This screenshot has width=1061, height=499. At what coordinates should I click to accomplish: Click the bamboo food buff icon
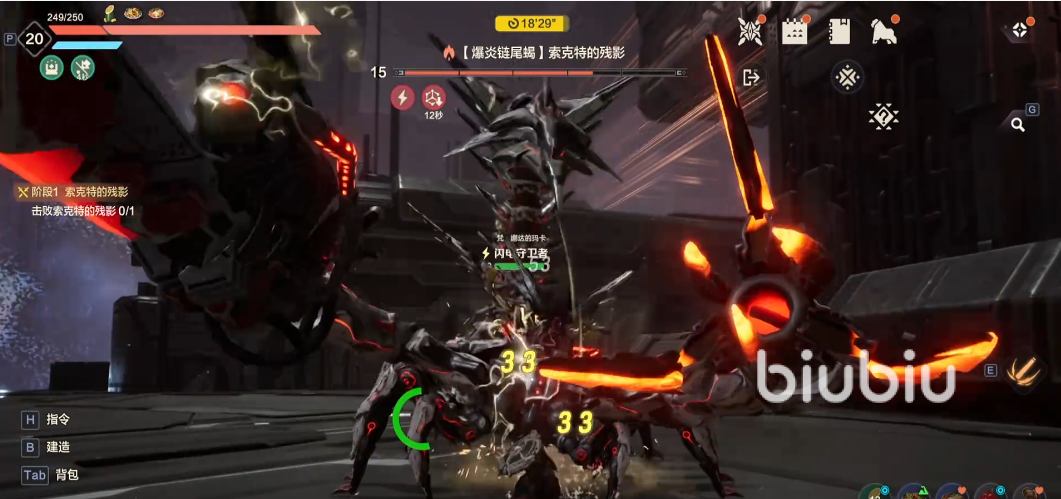pos(110,14)
